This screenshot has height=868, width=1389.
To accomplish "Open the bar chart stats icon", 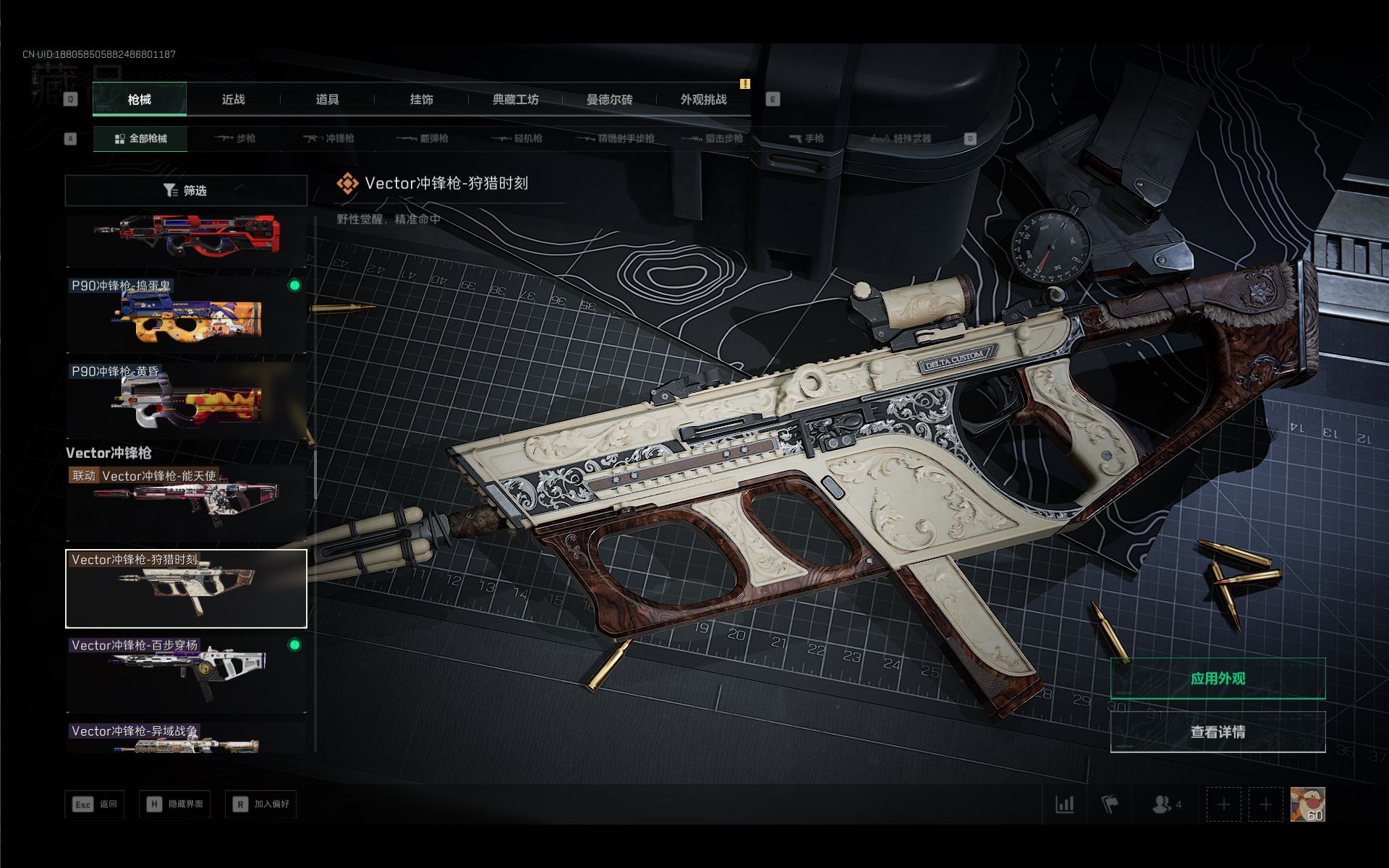I will [1064, 804].
